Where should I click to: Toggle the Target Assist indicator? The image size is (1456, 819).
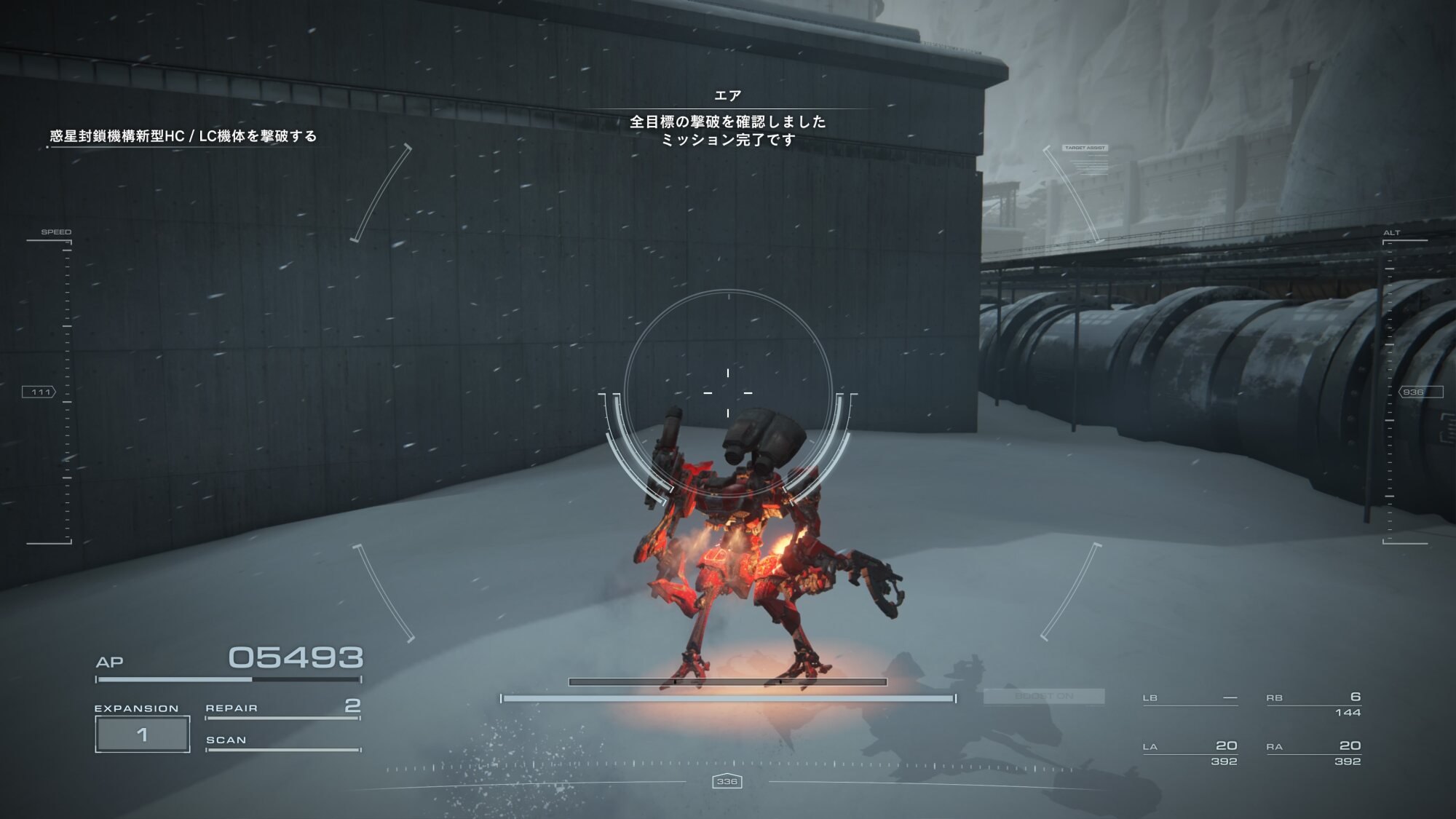coord(1085,149)
